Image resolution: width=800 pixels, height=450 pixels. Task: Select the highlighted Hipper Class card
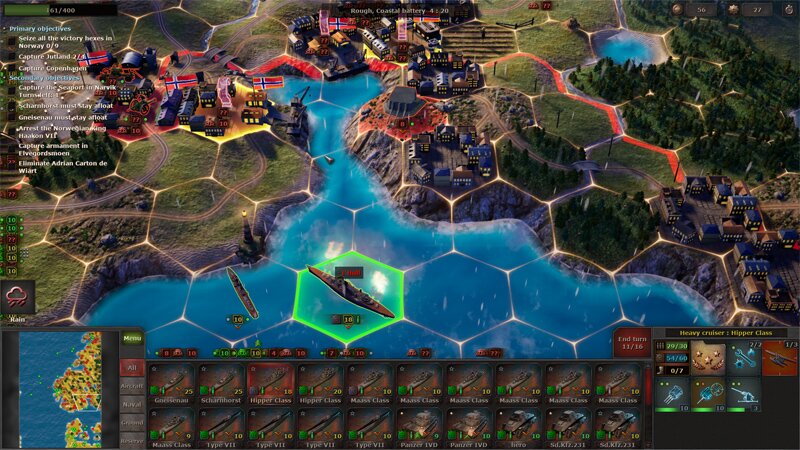(272, 383)
